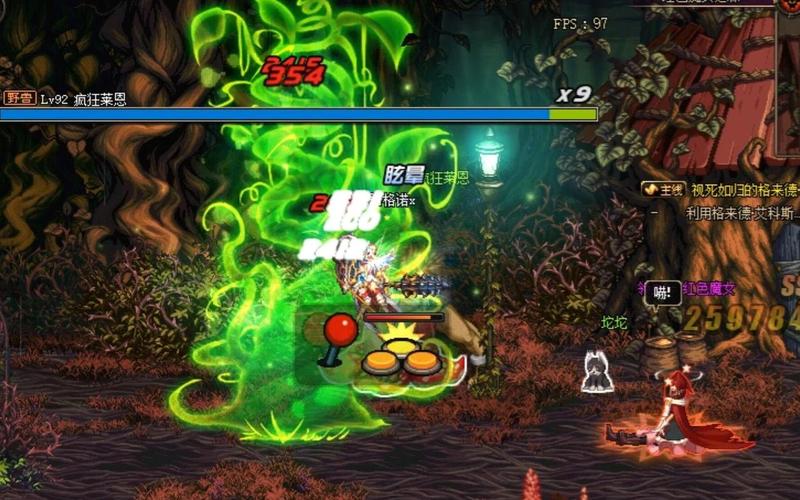Open the 视死如归的格来德 quest entry
This screenshot has width=800, height=500.
pos(744,189)
